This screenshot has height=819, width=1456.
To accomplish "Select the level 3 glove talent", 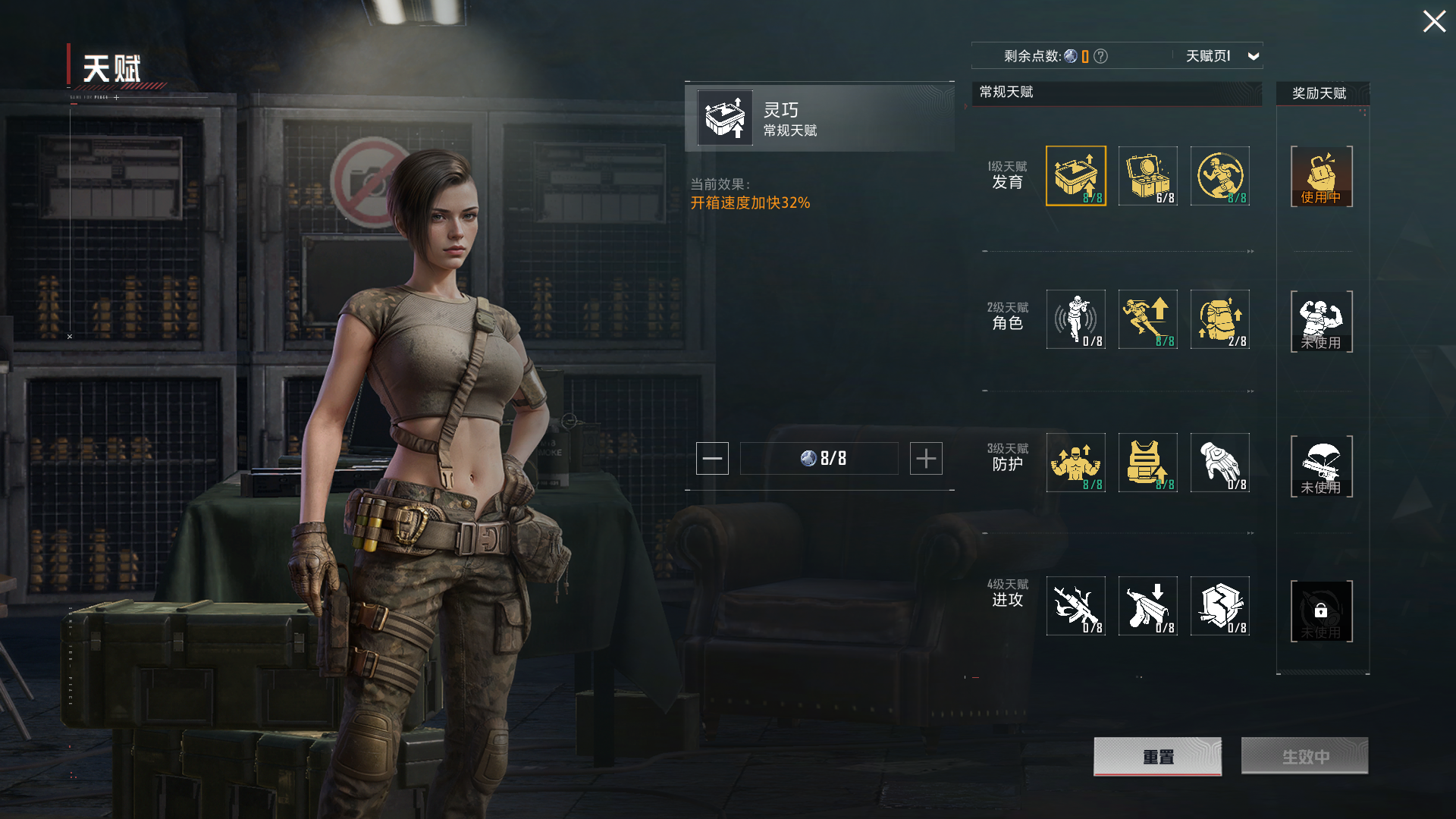I will pyautogui.click(x=1219, y=463).
